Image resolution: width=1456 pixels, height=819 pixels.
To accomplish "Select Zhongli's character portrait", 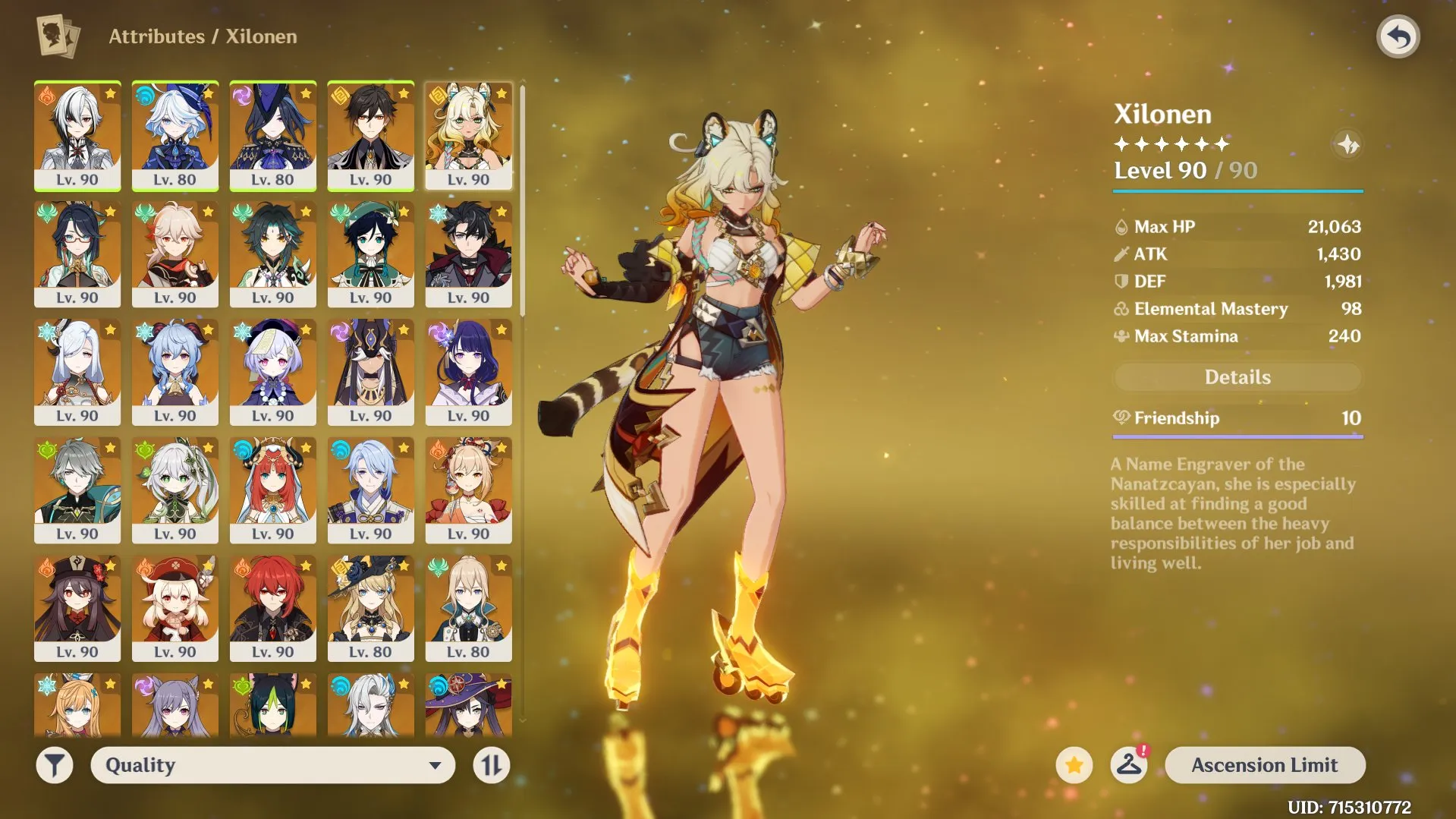I will click(371, 137).
